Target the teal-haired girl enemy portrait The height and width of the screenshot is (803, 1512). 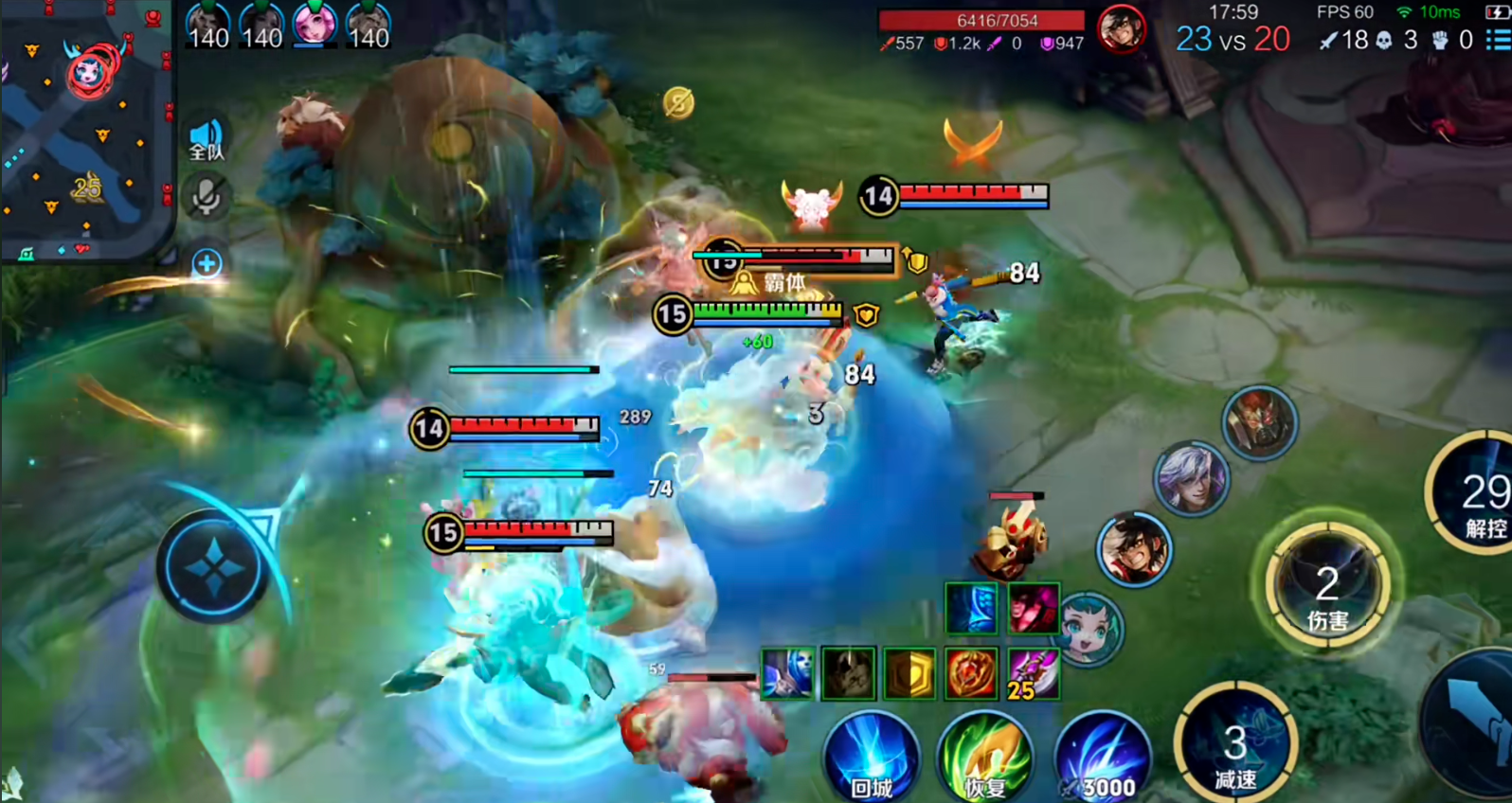tap(1088, 628)
